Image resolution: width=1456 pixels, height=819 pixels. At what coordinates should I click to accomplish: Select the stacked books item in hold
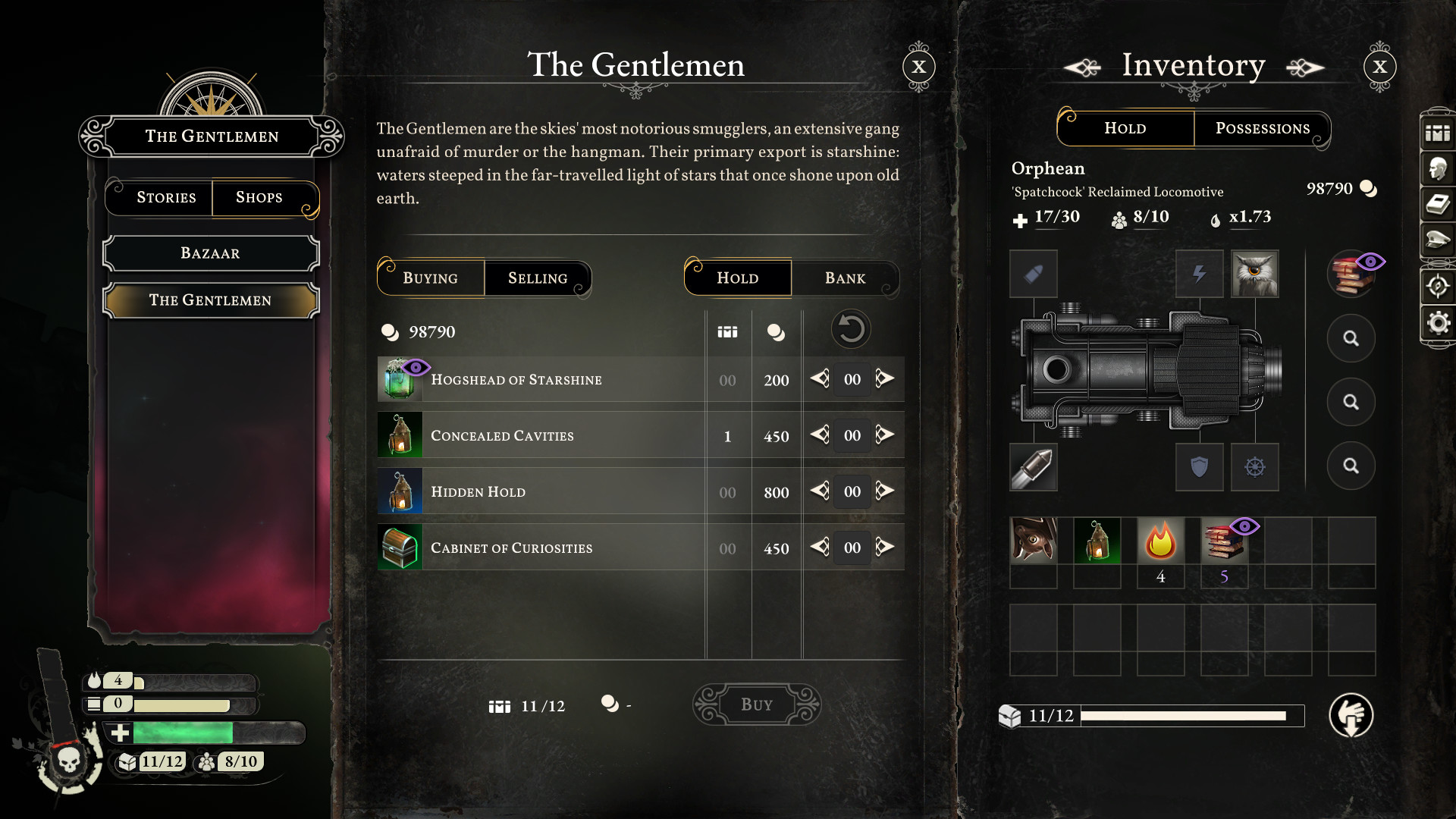point(1224,541)
